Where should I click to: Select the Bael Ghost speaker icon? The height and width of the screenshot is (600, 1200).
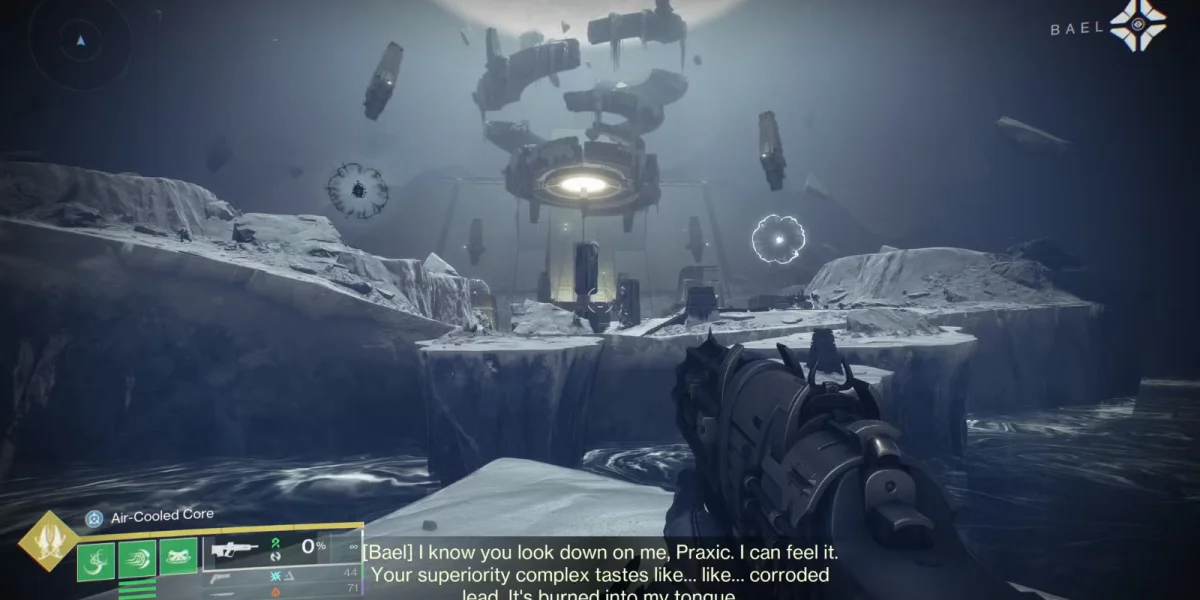click(x=1138, y=27)
